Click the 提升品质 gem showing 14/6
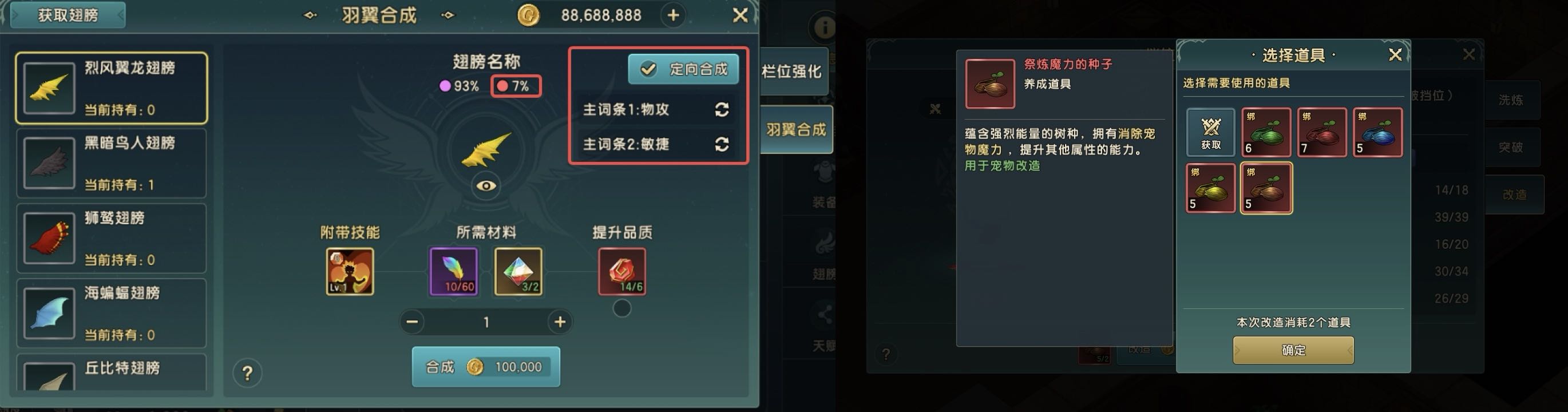Image resolution: width=1568 pixels, height=412 pixels. click(x=622, y=272)
